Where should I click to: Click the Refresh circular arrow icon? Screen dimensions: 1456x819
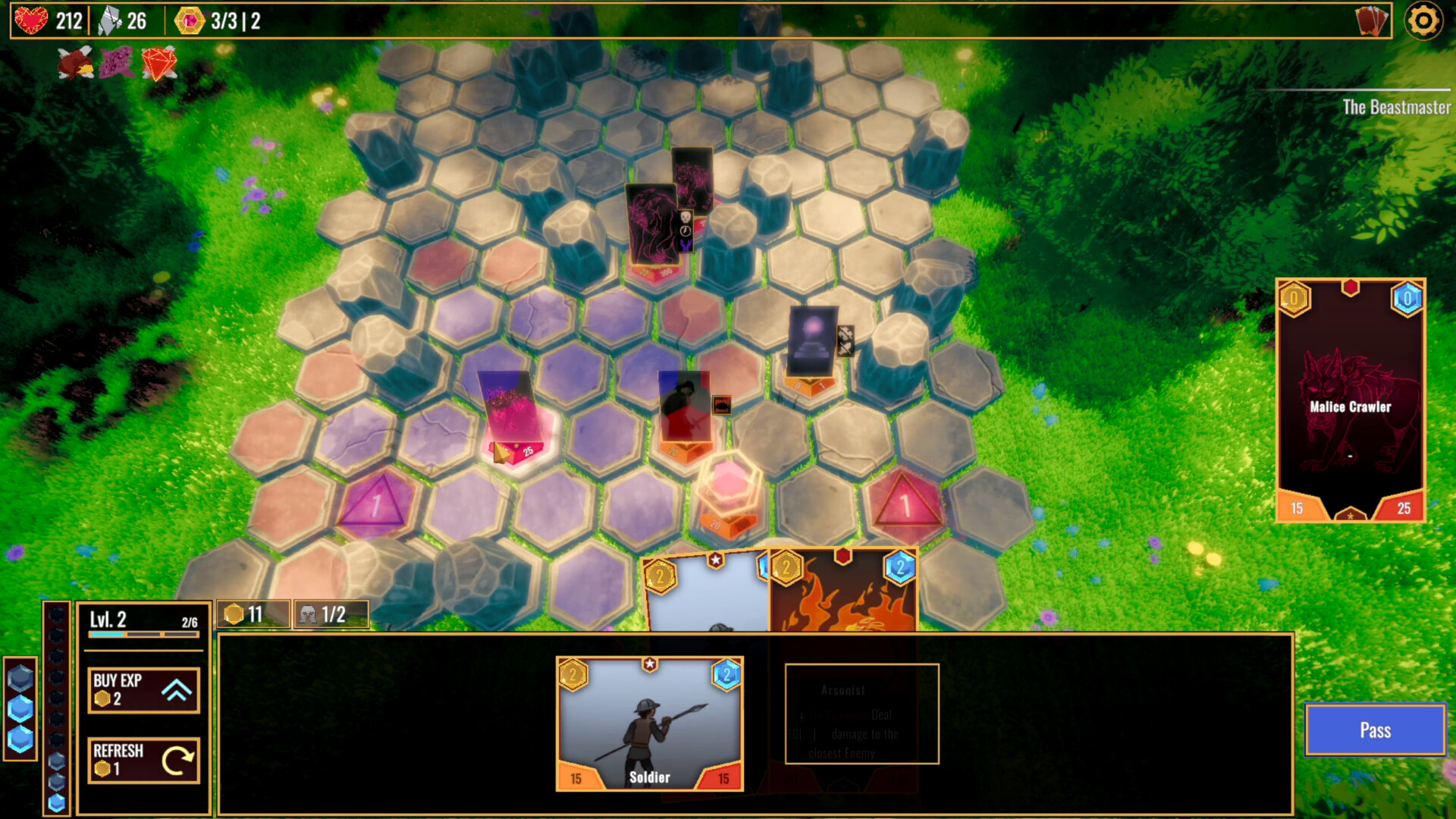[x=180, y=760]
